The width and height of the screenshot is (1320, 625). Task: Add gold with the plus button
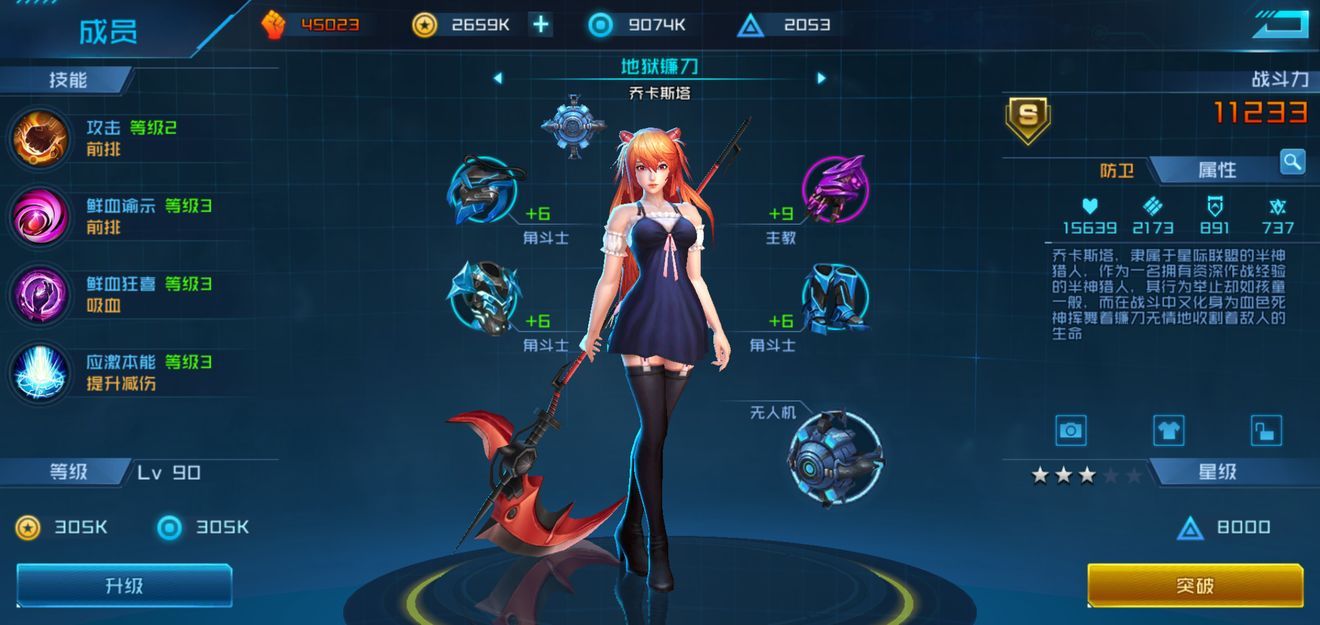click(541, 25)
